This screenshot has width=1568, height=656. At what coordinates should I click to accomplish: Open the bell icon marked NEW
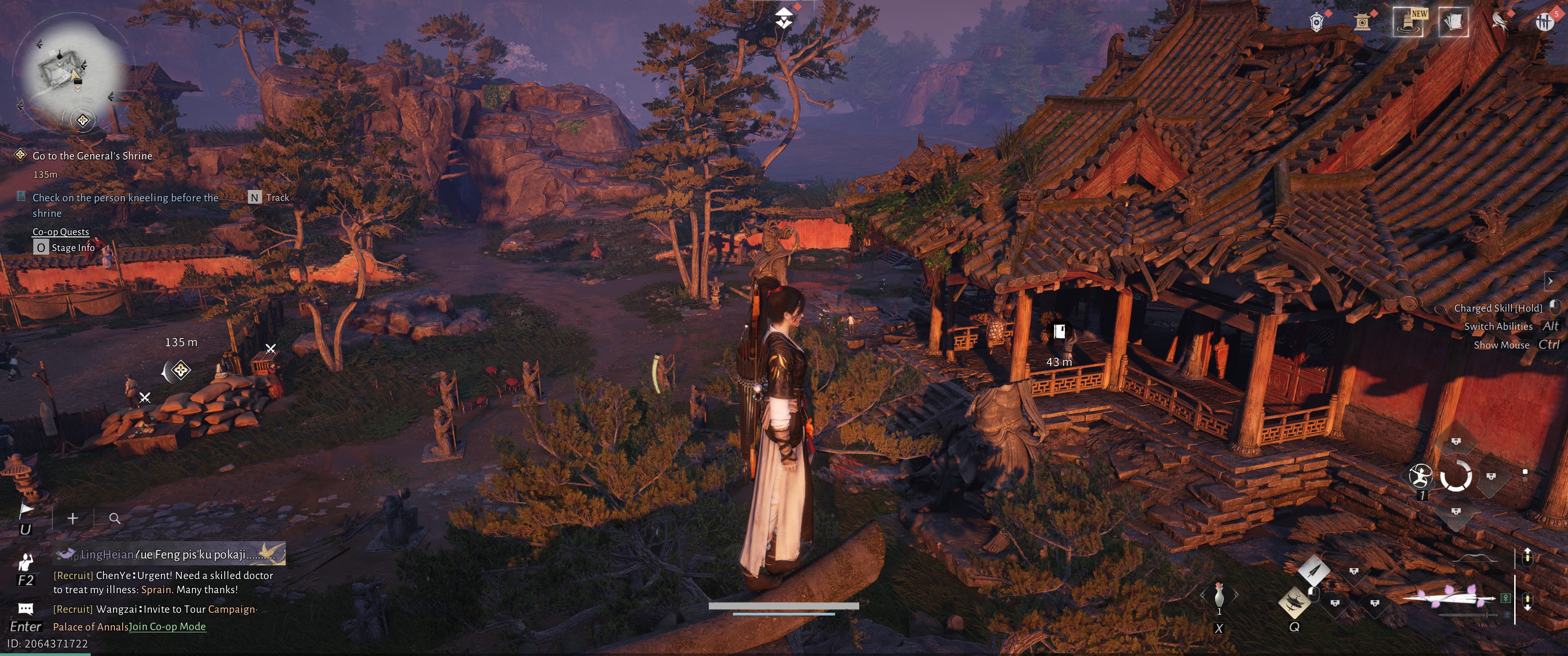(1408, 22)
